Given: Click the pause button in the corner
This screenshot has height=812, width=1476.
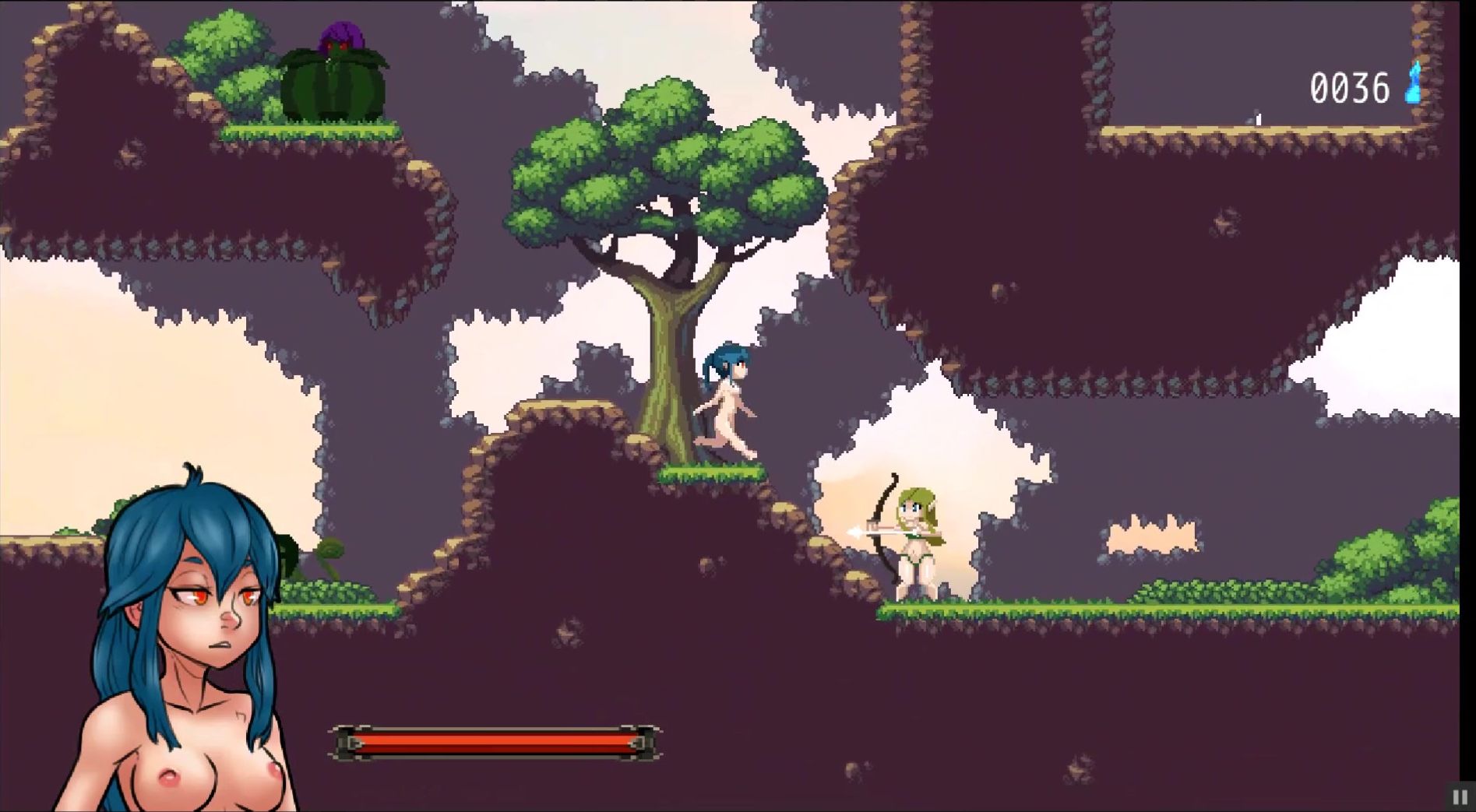Looking at the screenshot, I should [1460, 797].
